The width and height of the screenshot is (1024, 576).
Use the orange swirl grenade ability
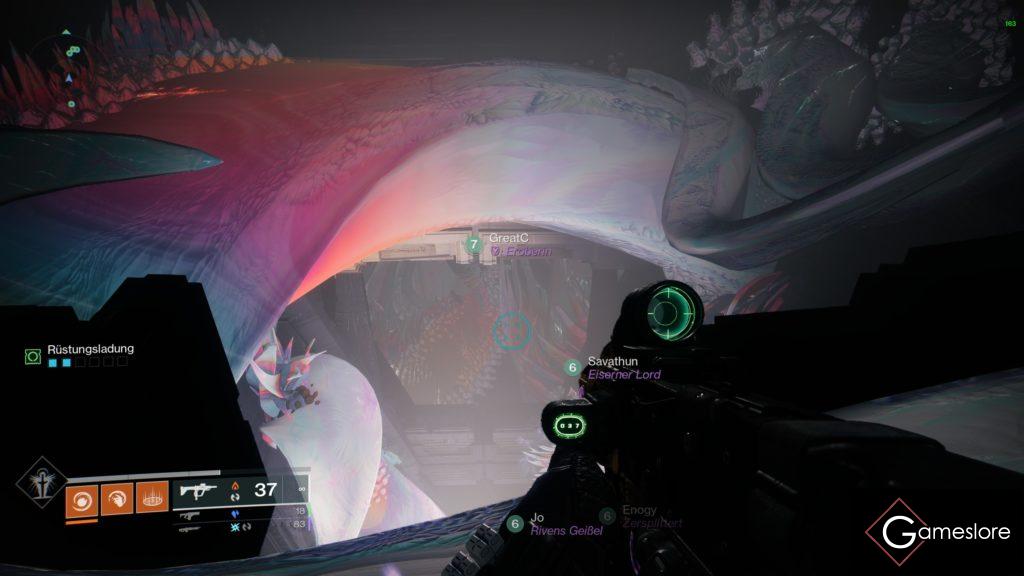pos(81,497)
